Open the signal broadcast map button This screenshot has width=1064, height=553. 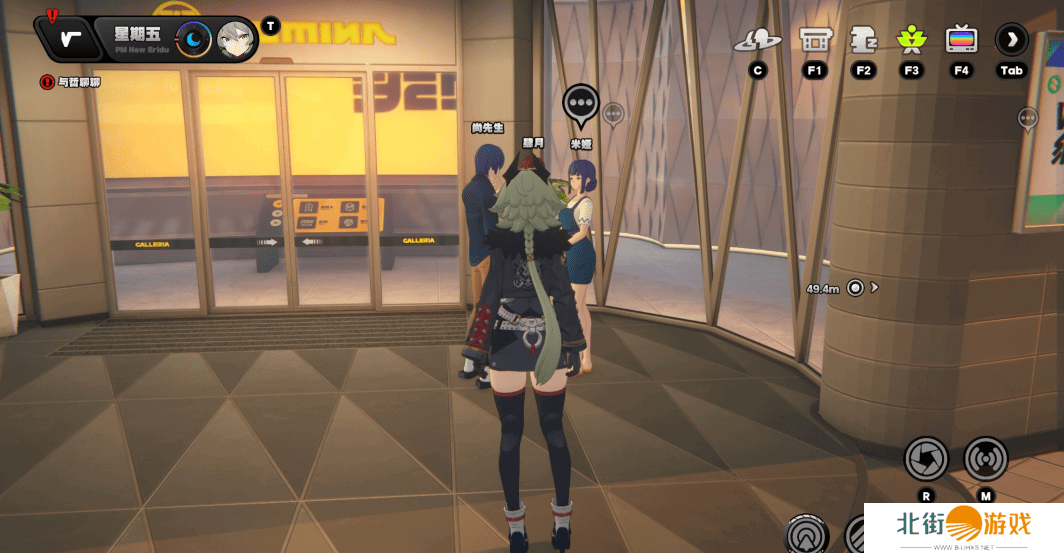click(x=985, y=459)
